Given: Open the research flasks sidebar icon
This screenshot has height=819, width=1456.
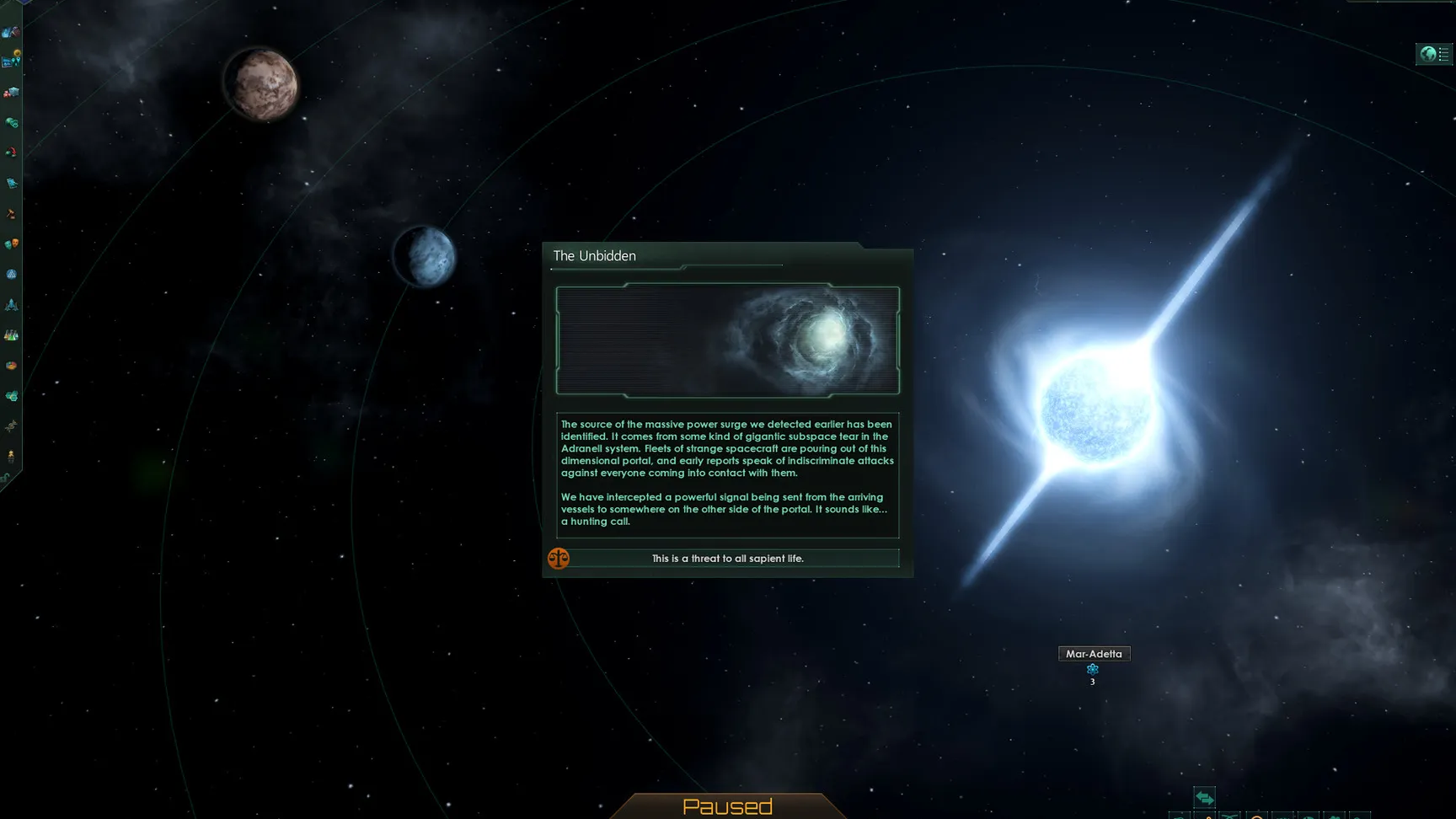Looking at the screenshot, I should coord(11,335).
